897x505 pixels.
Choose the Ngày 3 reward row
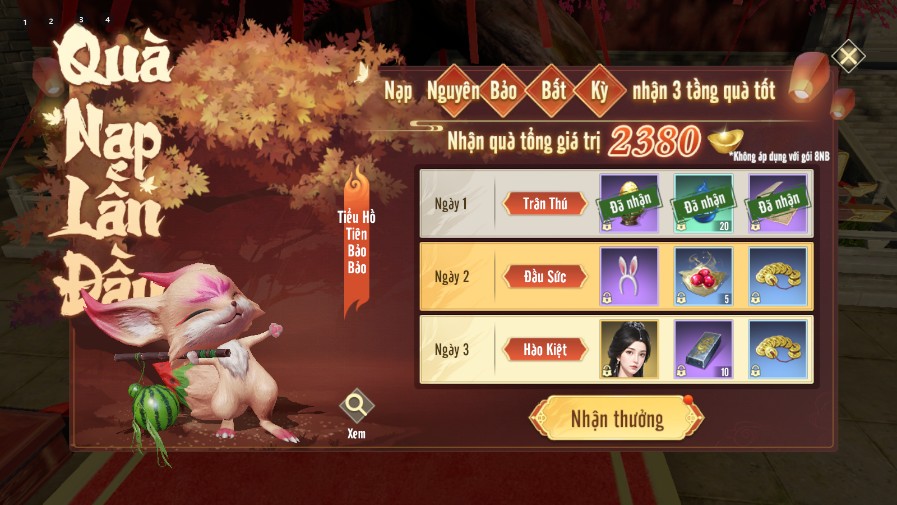pos(456,350)
